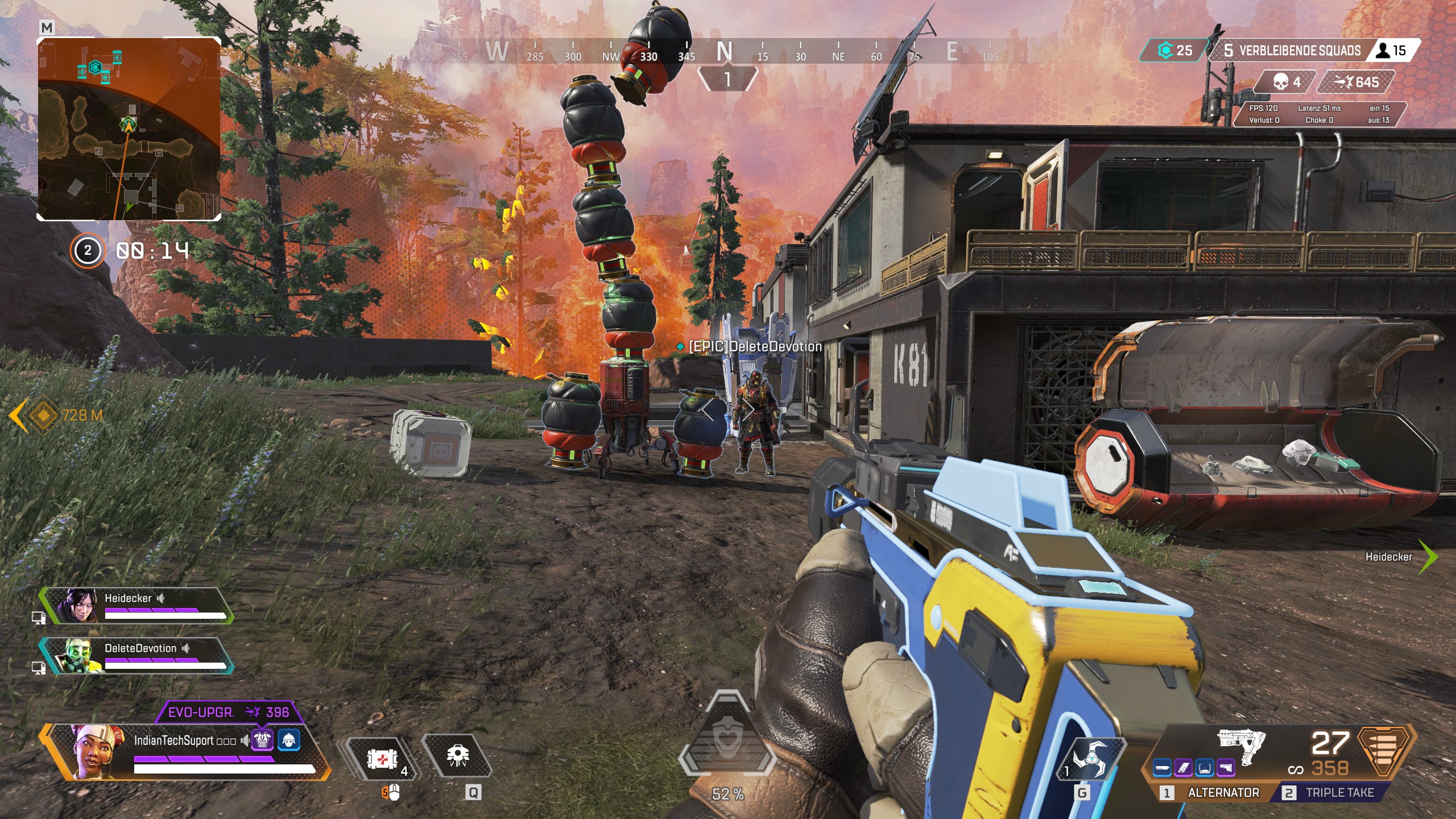Click the Alternator weapon icon
Viewport: 1456px width, 819px height.
(x=1242, y=744)
